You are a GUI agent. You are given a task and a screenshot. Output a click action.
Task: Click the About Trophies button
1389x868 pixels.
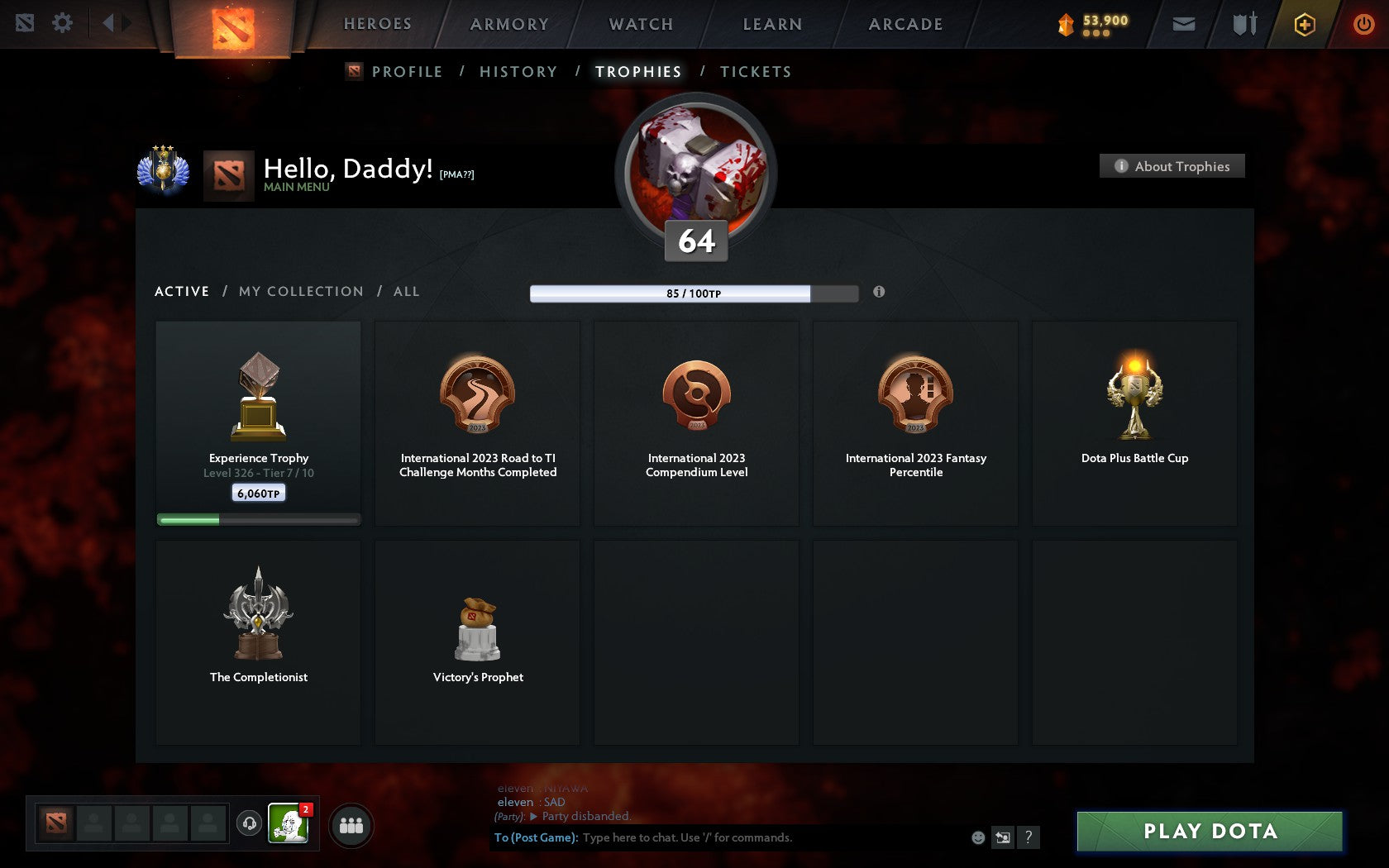(x=1172, y=166)
